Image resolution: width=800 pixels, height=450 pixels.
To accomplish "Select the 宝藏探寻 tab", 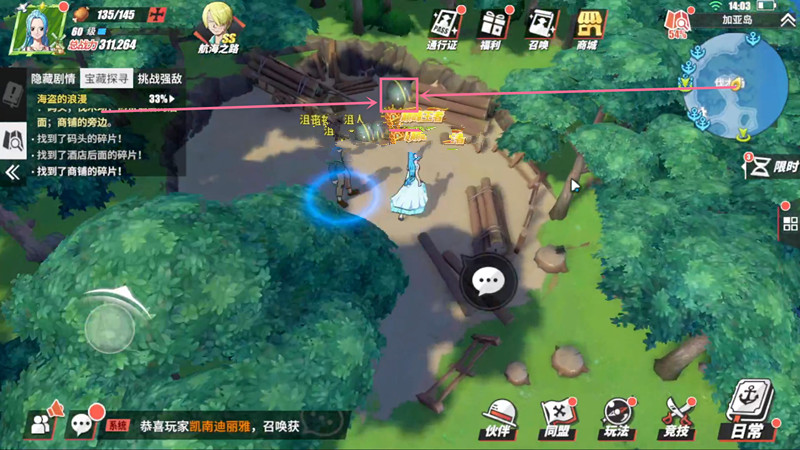I will click(106, 78).
